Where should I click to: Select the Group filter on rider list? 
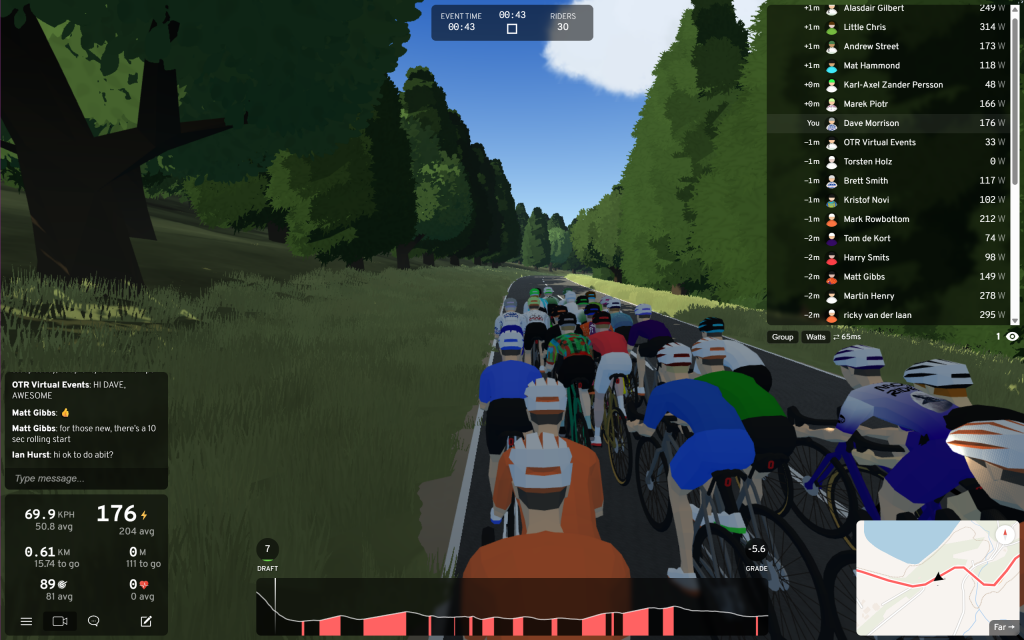coord(782,337)
